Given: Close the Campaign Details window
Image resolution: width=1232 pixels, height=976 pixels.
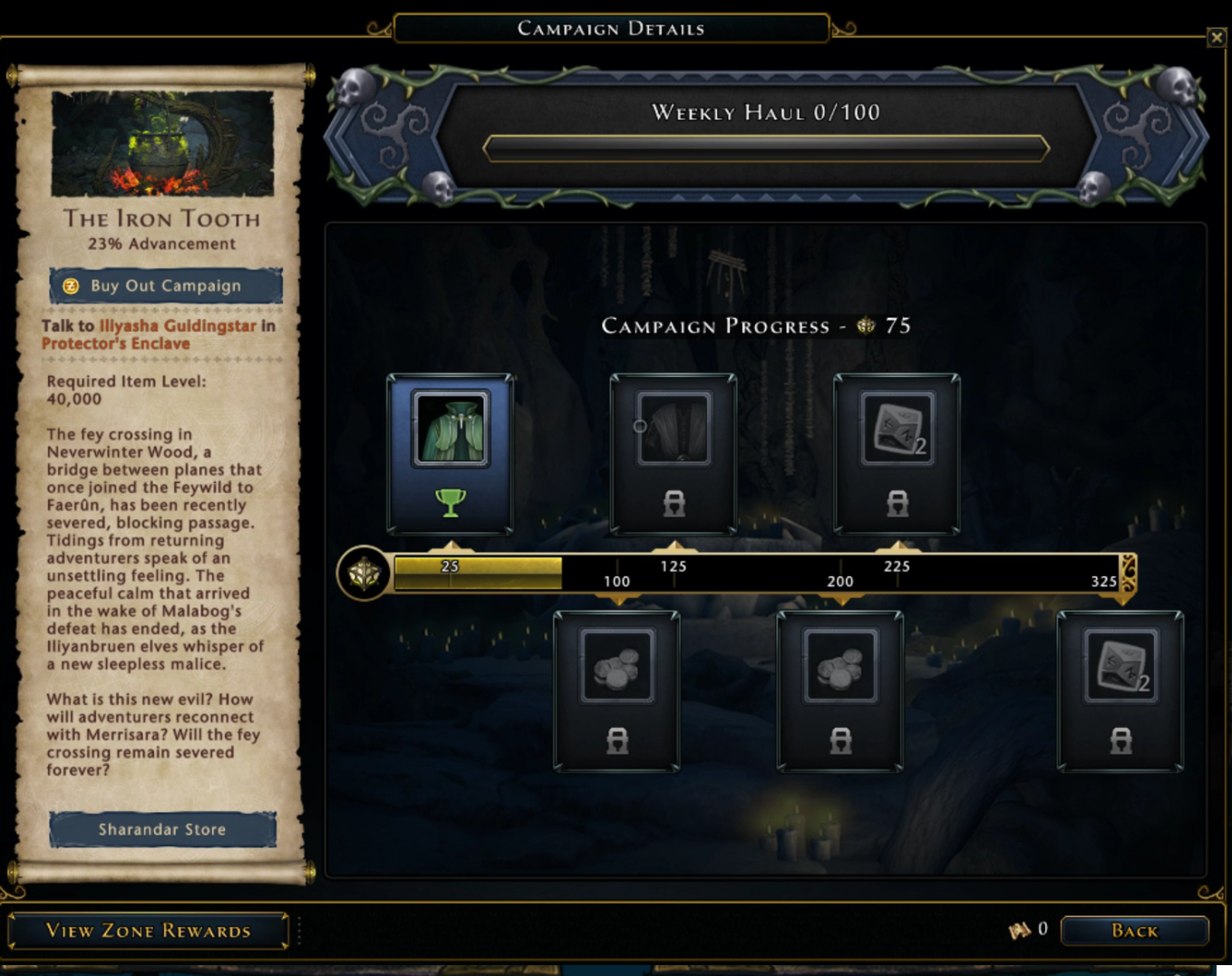Looking at the screenshot, I should [x=1216, y=38].
